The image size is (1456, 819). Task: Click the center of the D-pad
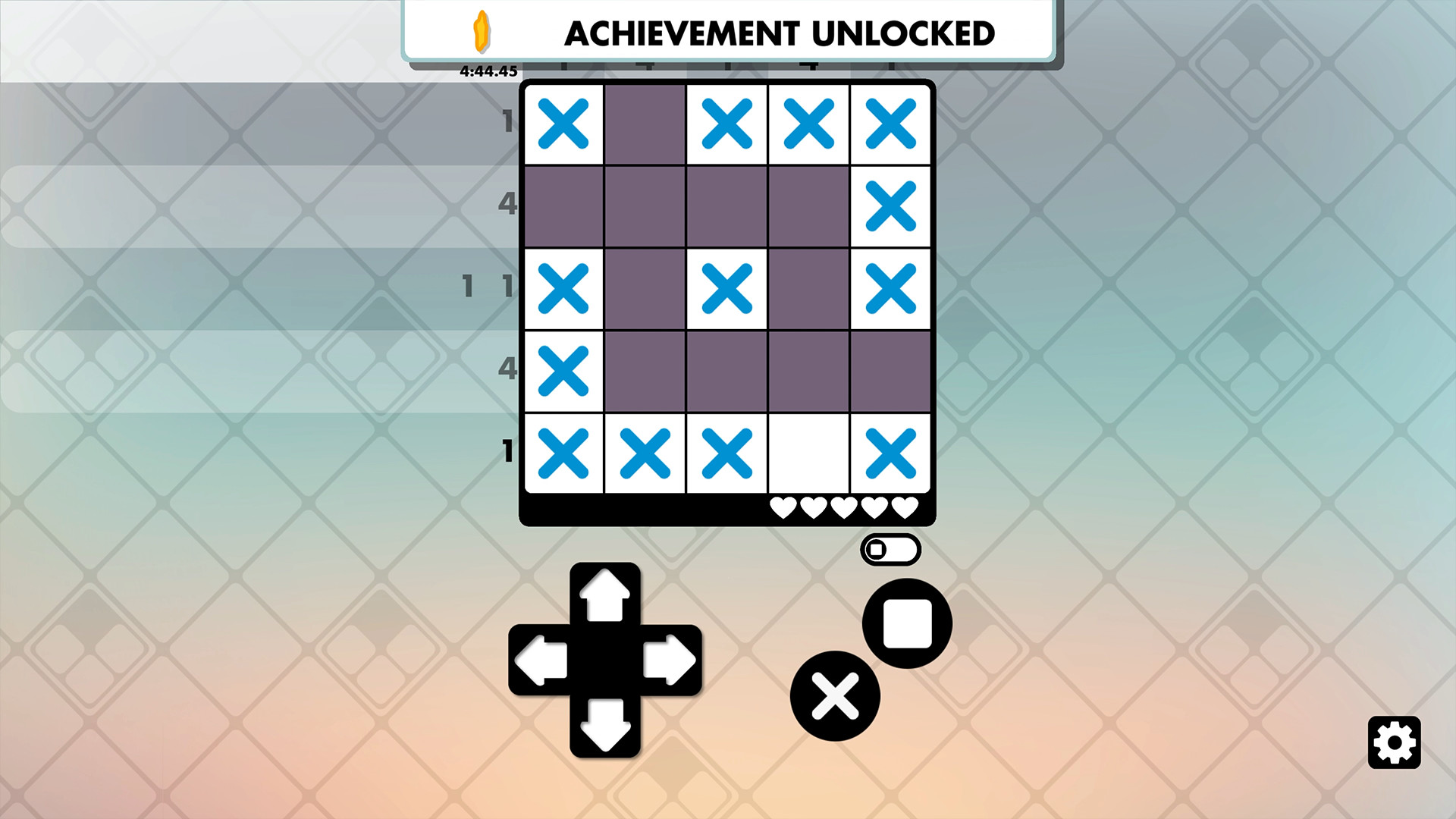[x=604, y=660]
